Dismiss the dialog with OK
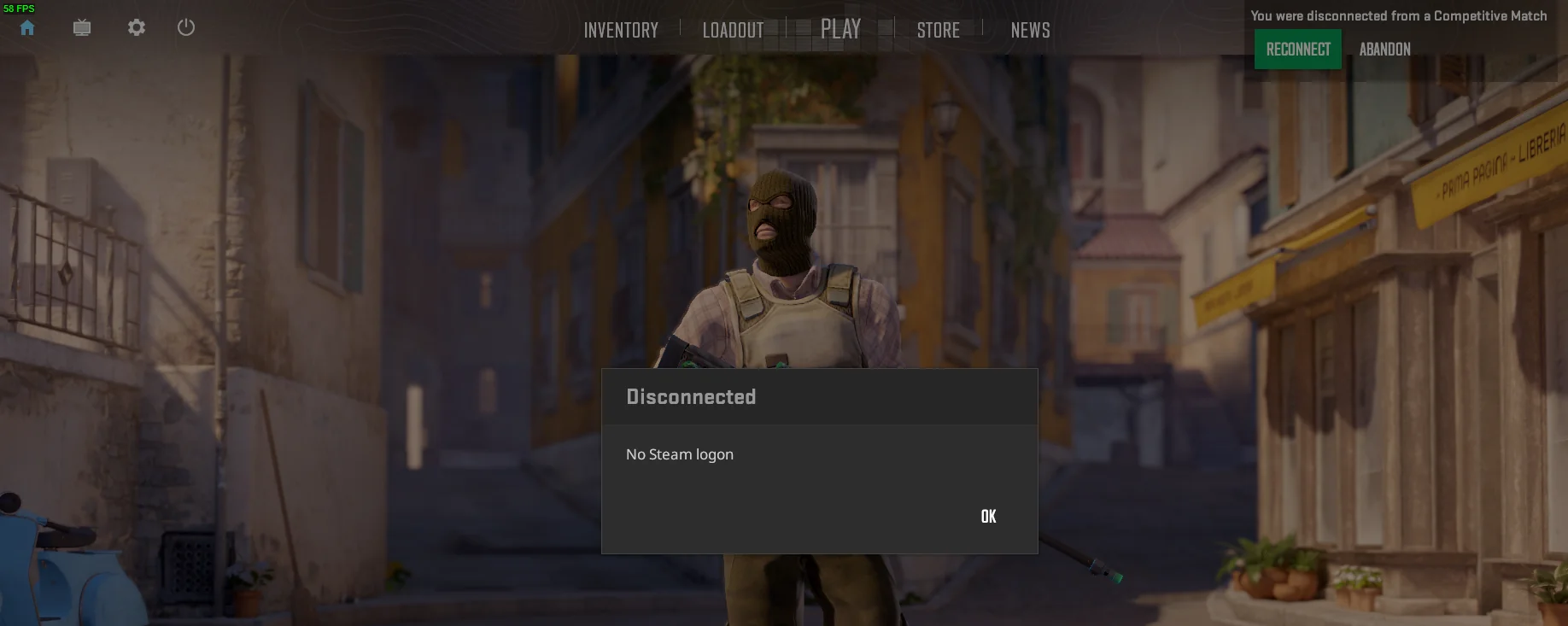1568x626 pixels. [987, 516]
